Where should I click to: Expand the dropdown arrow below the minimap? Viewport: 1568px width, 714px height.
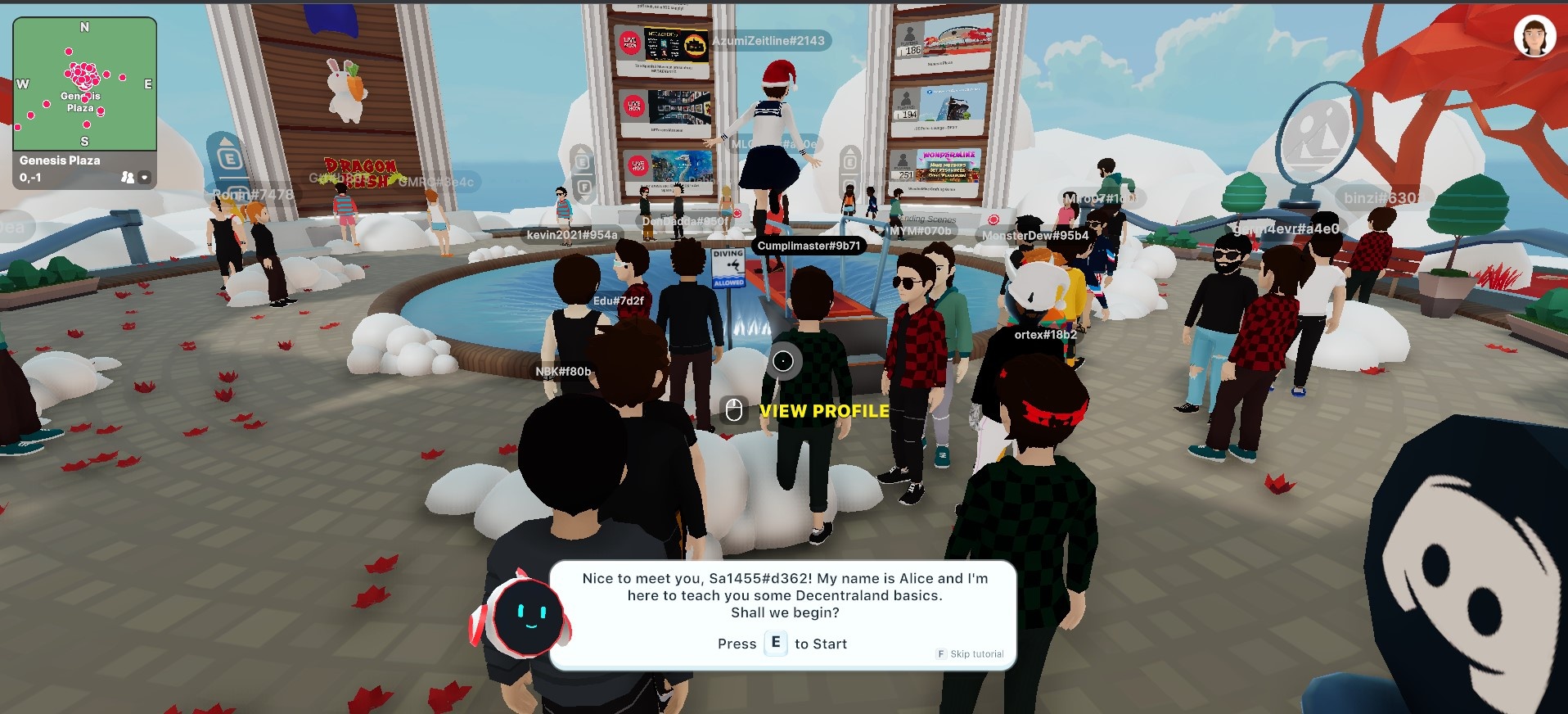(x=145, y=177)
